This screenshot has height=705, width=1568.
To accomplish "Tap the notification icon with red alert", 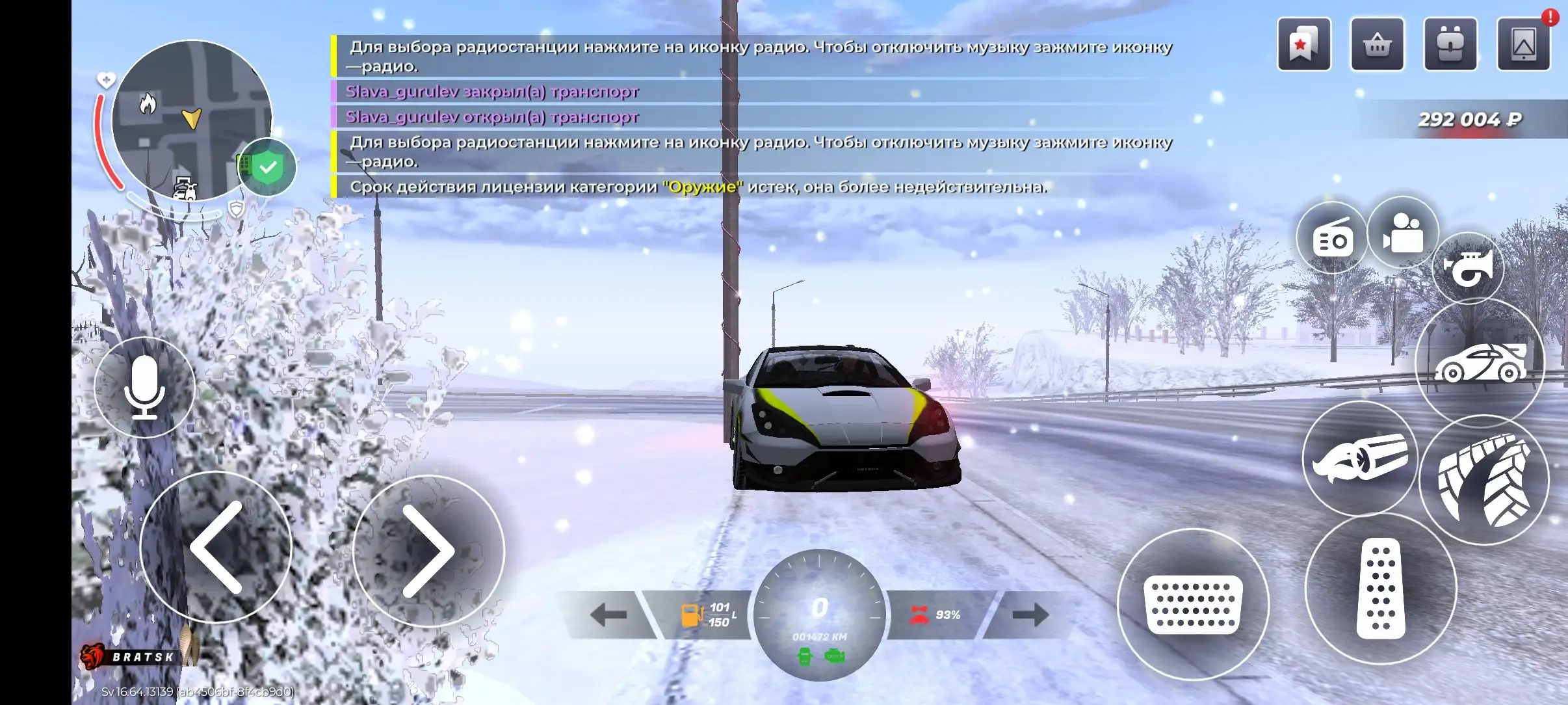I will (1524, 44).
